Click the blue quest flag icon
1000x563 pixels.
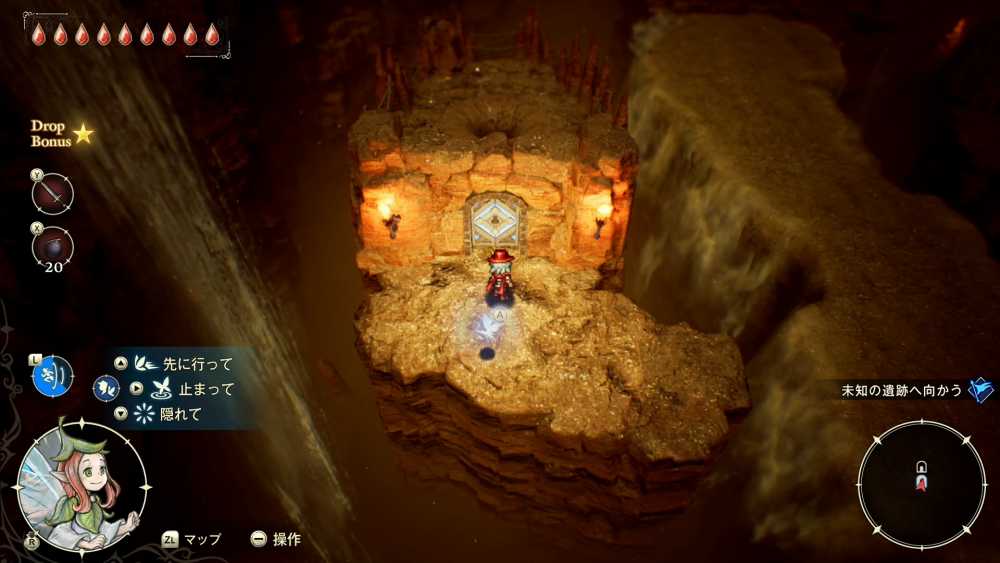click(981, 389)
